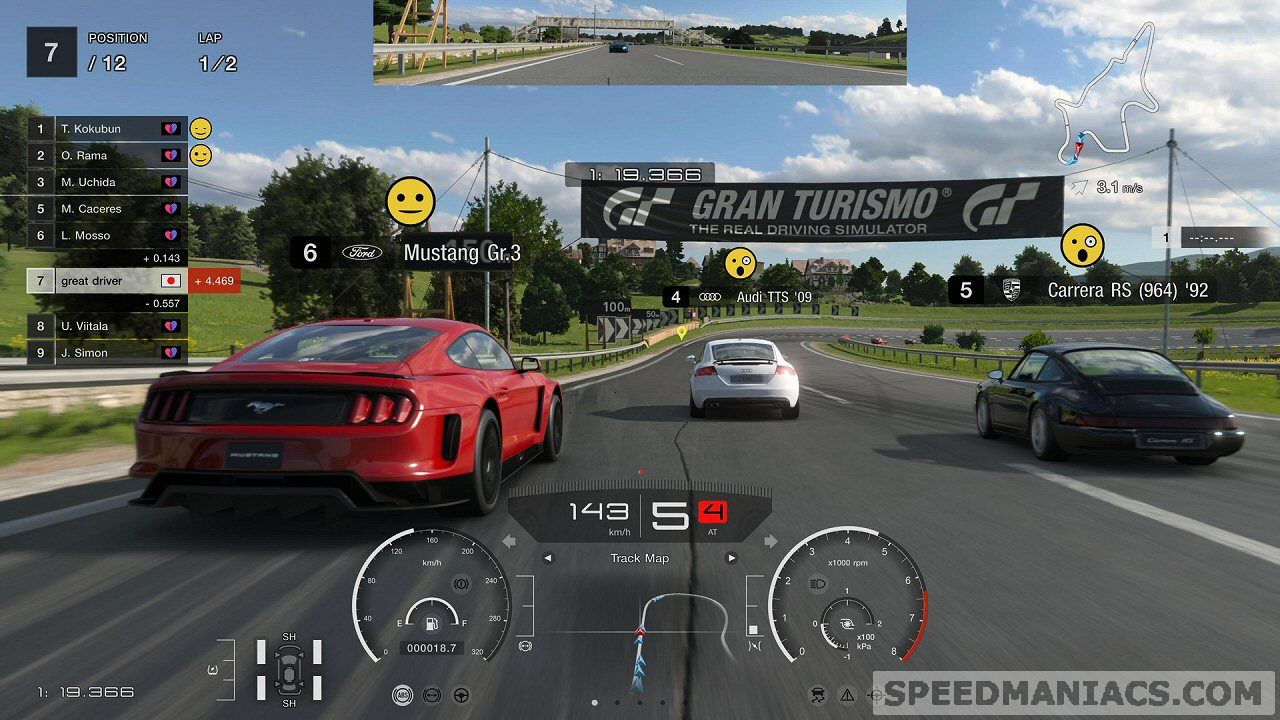Click the left arrow beside Track Map
Image resolution: width=1280 pixels, height=720 pixels.
tap(547, 558)
